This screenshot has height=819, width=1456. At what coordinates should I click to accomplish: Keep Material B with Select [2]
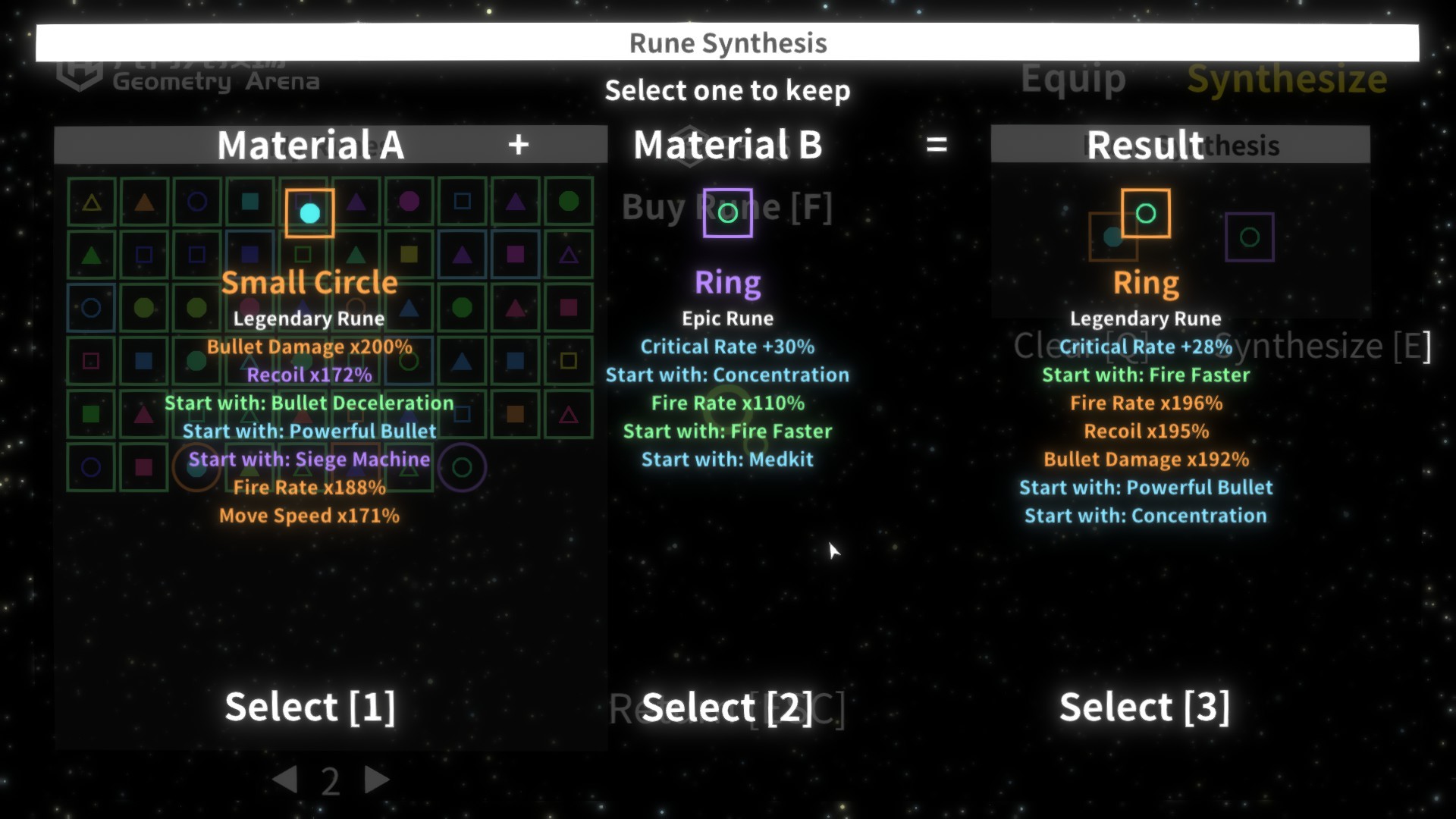pos(726,708)
